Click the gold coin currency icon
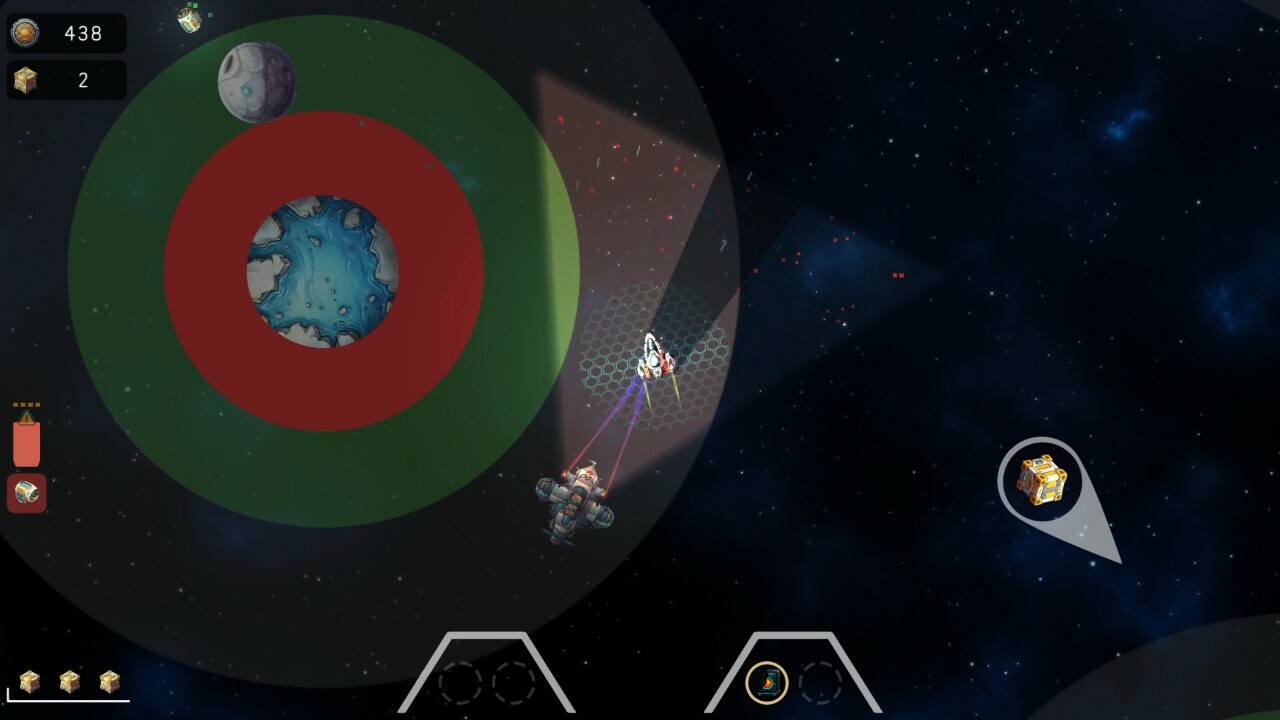Viewport: 1280px width, 720px height. pos(24,33)
